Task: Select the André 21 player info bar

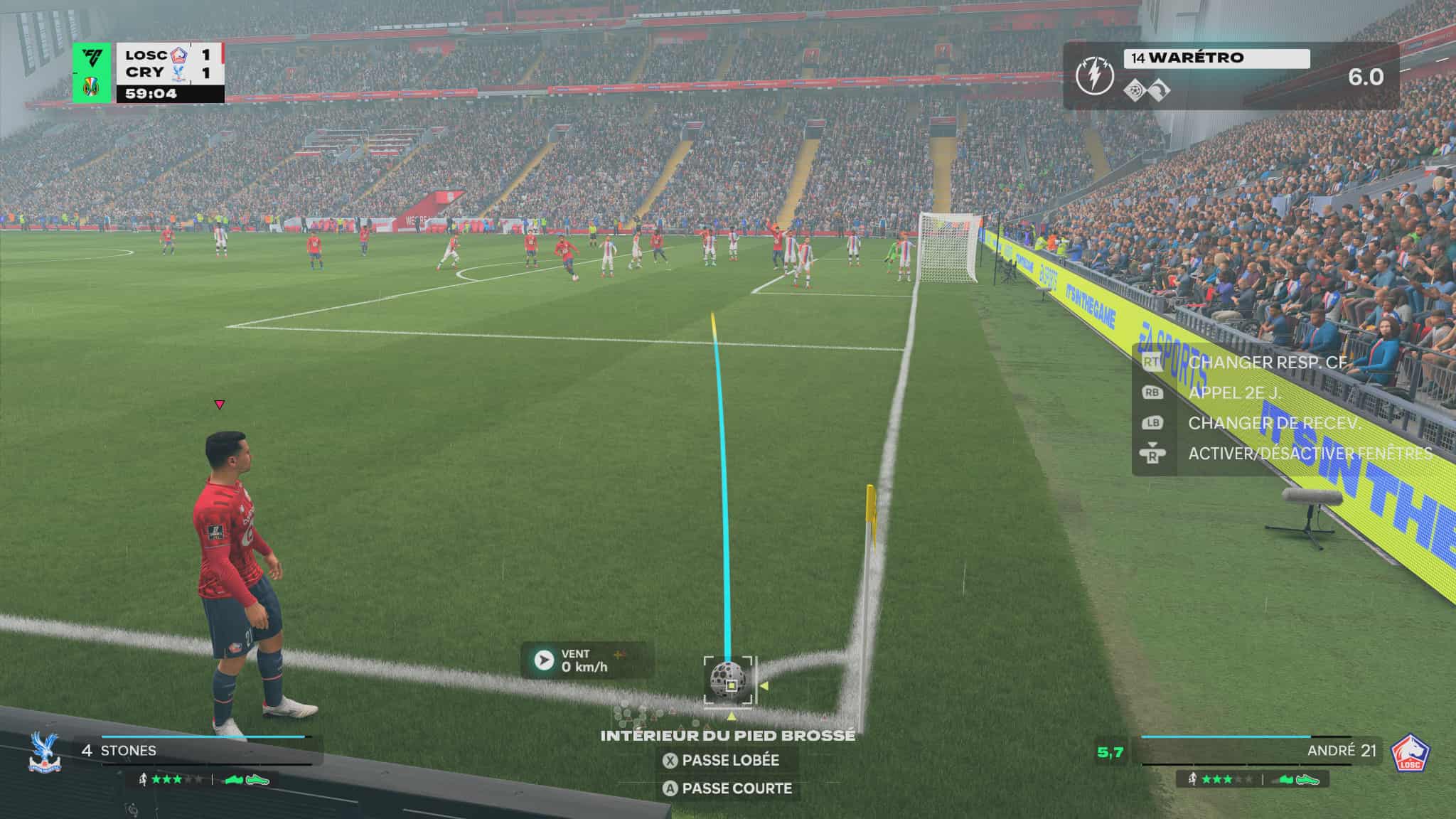Action: coord(1246,751)
